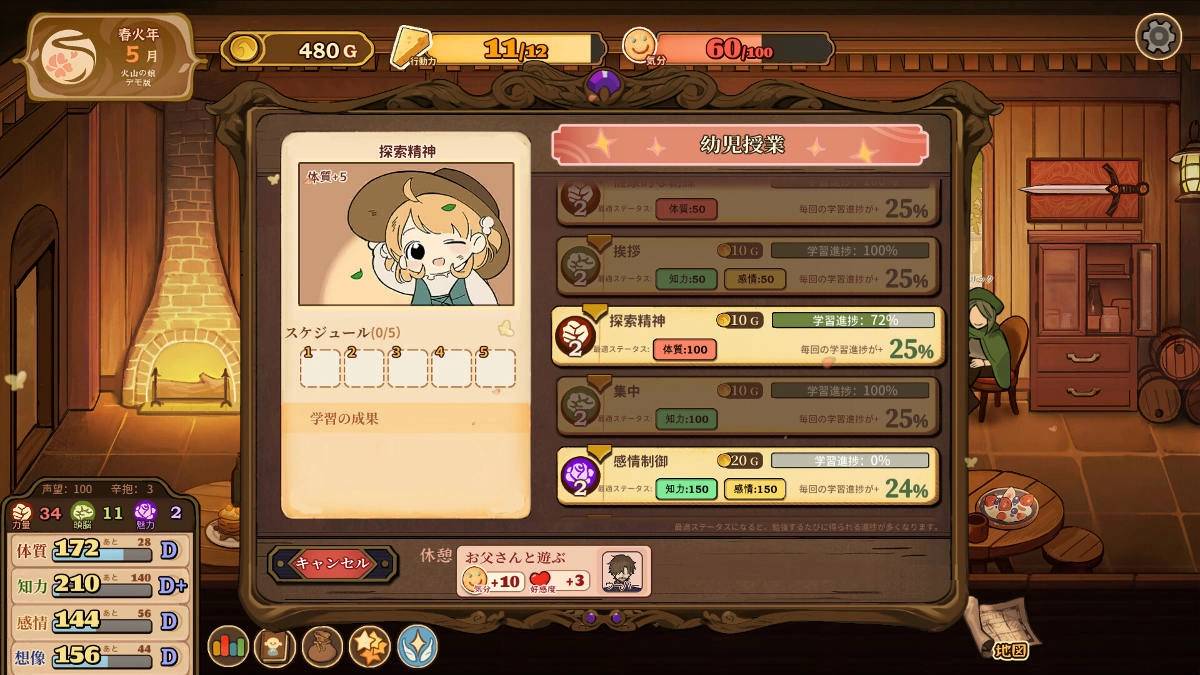Open the child portrait book icon
The width and height of the screenshot is (1200, 675).
(x=275, y=646)
